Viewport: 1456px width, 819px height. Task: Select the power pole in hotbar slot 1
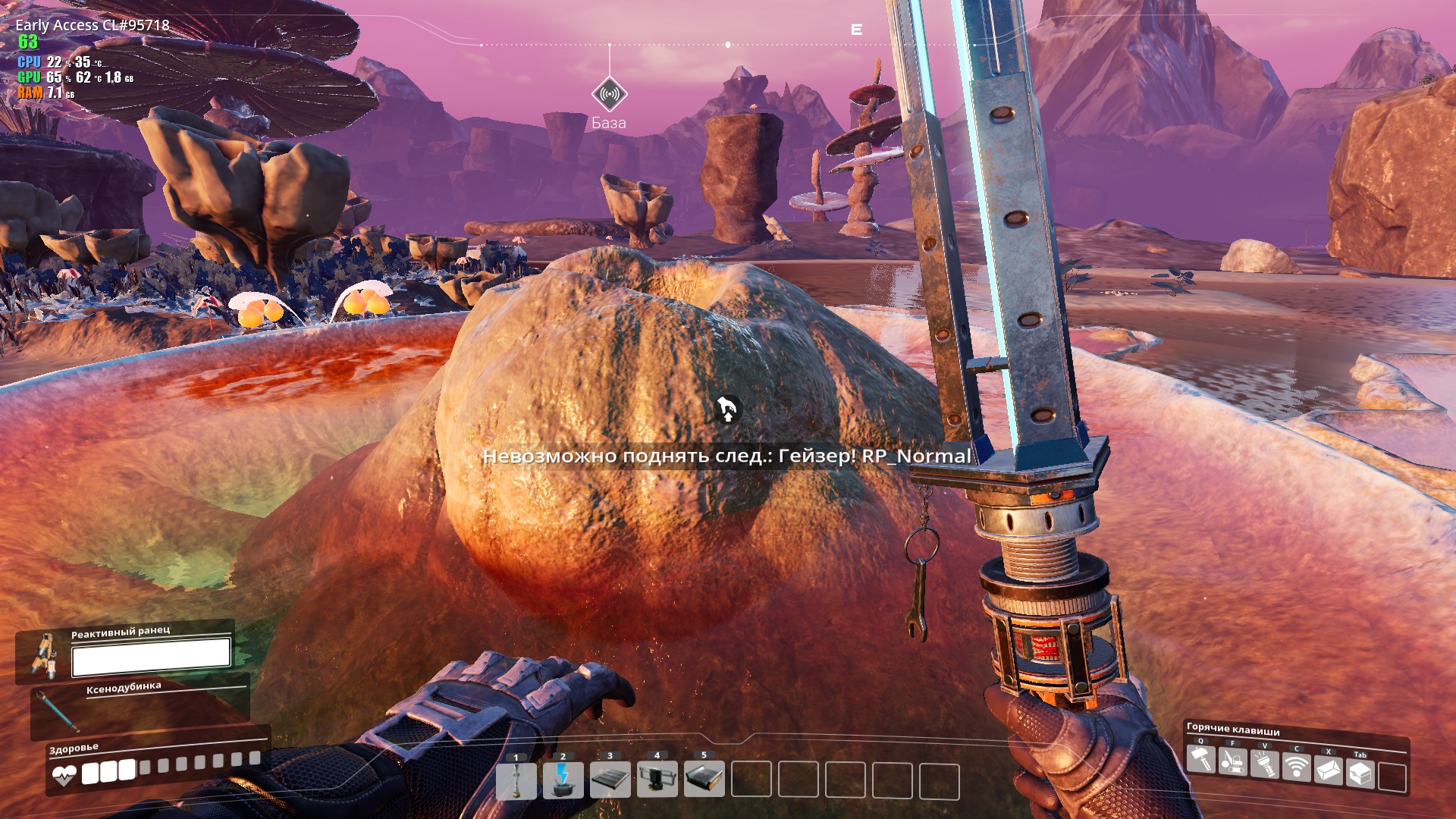(516, 780)
